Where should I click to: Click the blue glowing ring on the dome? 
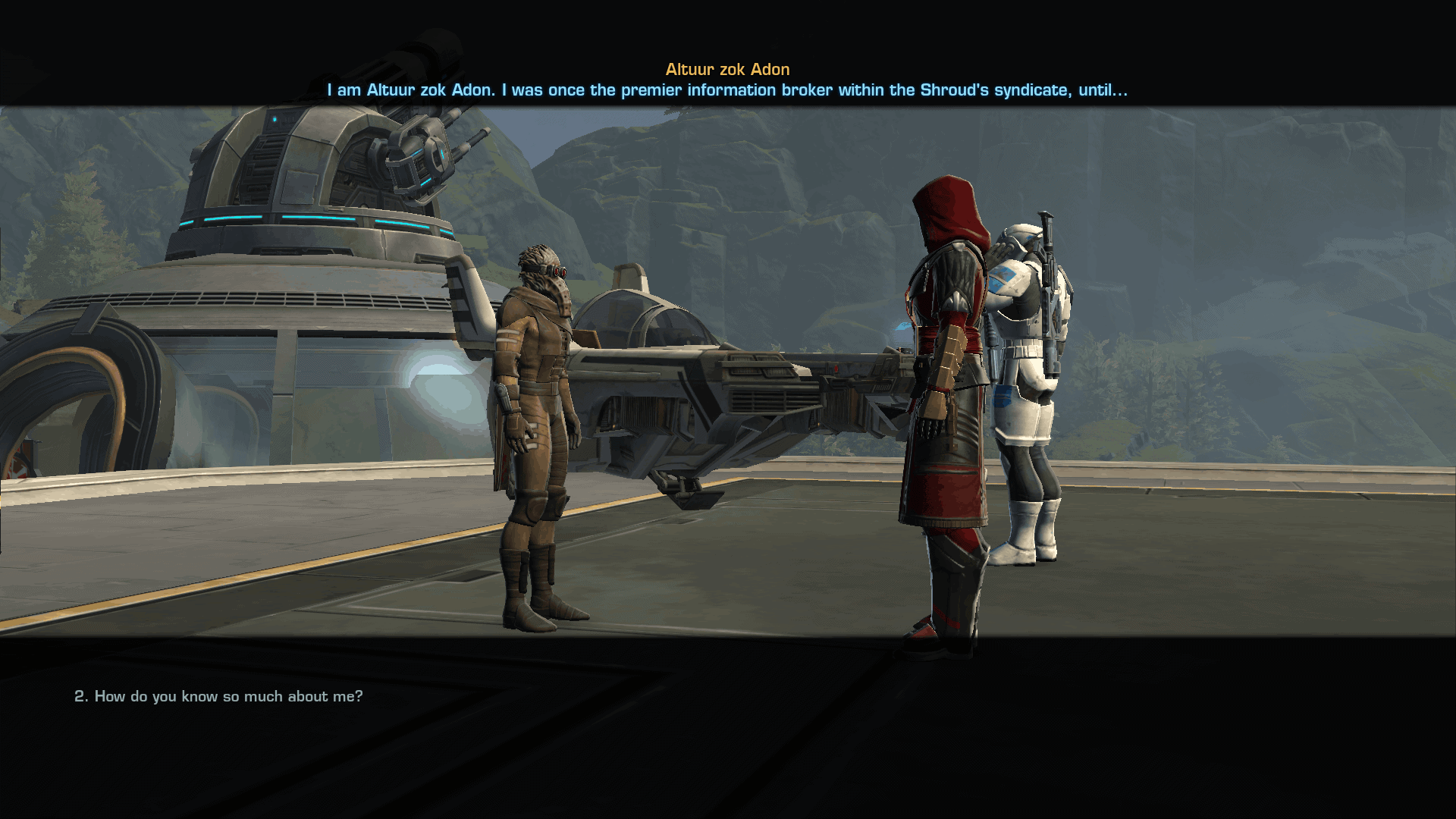(x=303, y=220)
